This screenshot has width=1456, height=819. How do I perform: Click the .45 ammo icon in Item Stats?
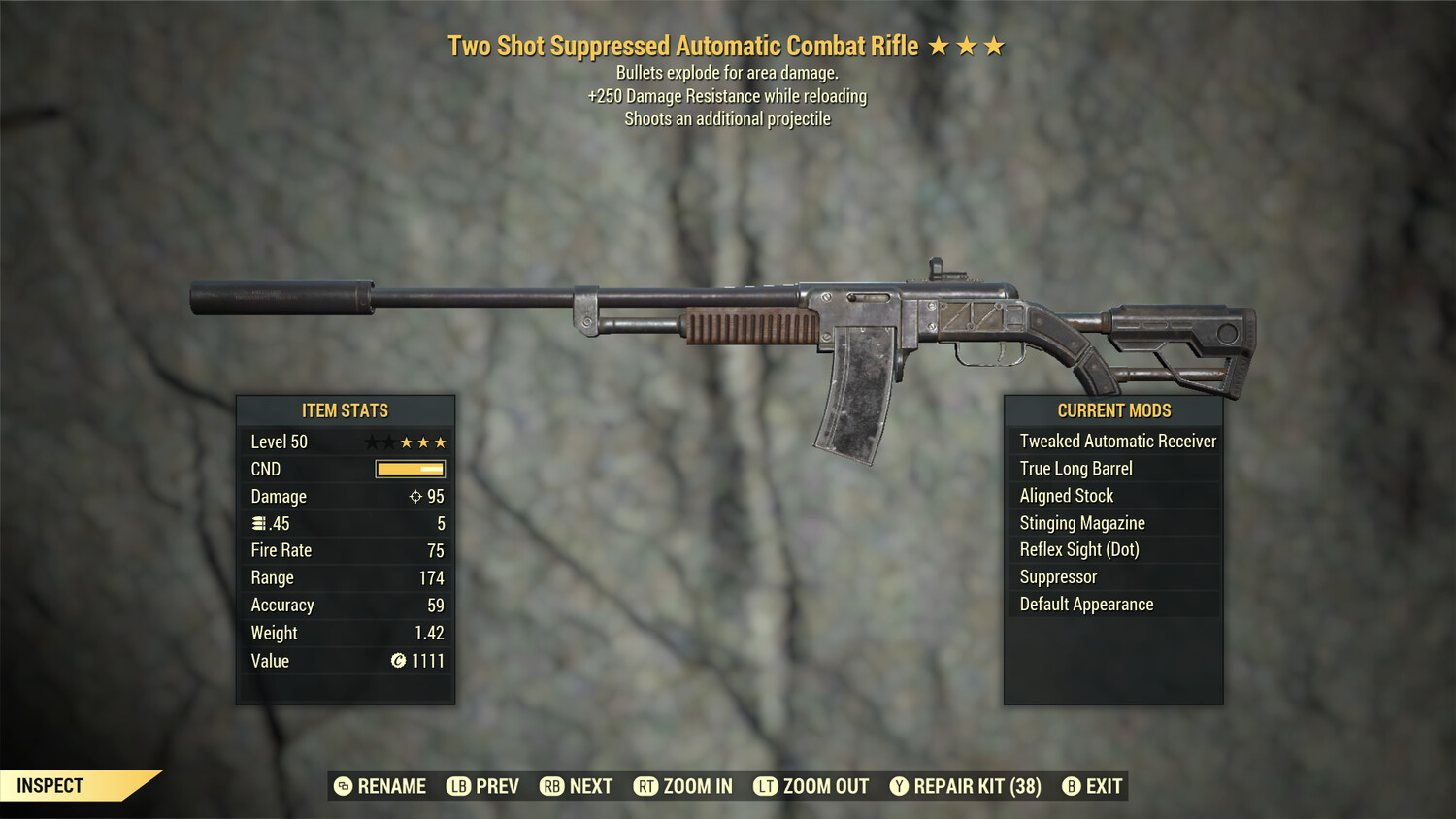pyautogui.click(x=259, y=523)
